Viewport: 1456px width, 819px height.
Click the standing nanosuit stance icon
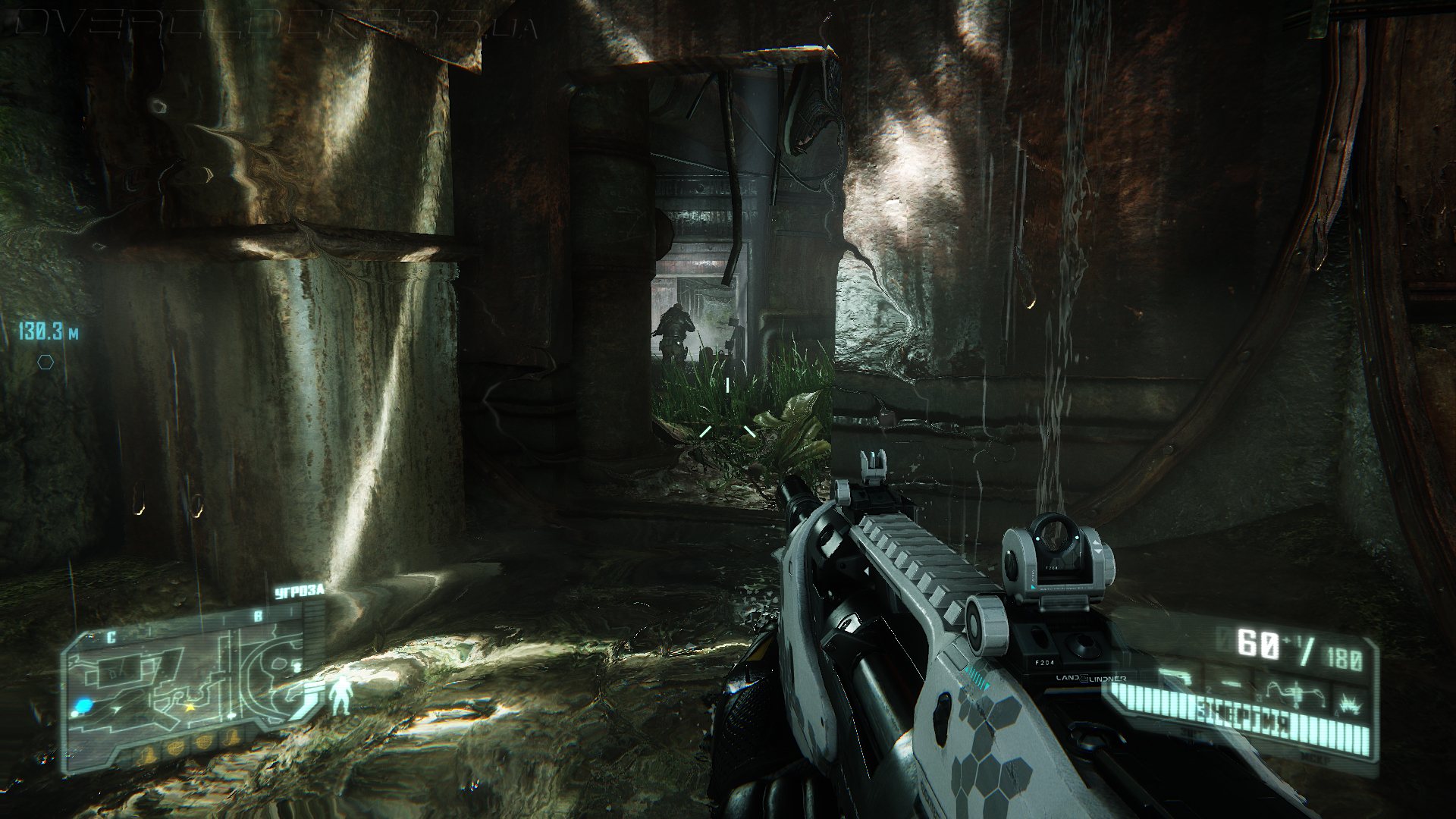pyautogui.click(x=340, y=697)
